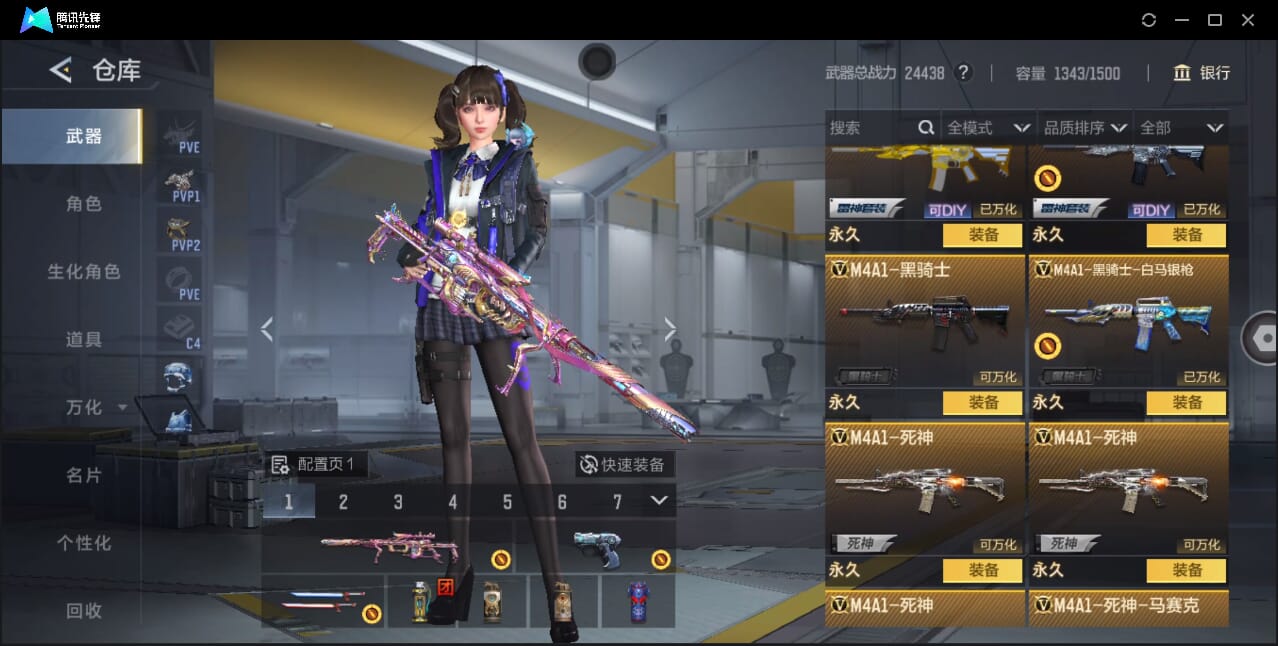Open the 全模式 mode dropdown
Screen dimensions: 1278x646
[x=988, y=128]
